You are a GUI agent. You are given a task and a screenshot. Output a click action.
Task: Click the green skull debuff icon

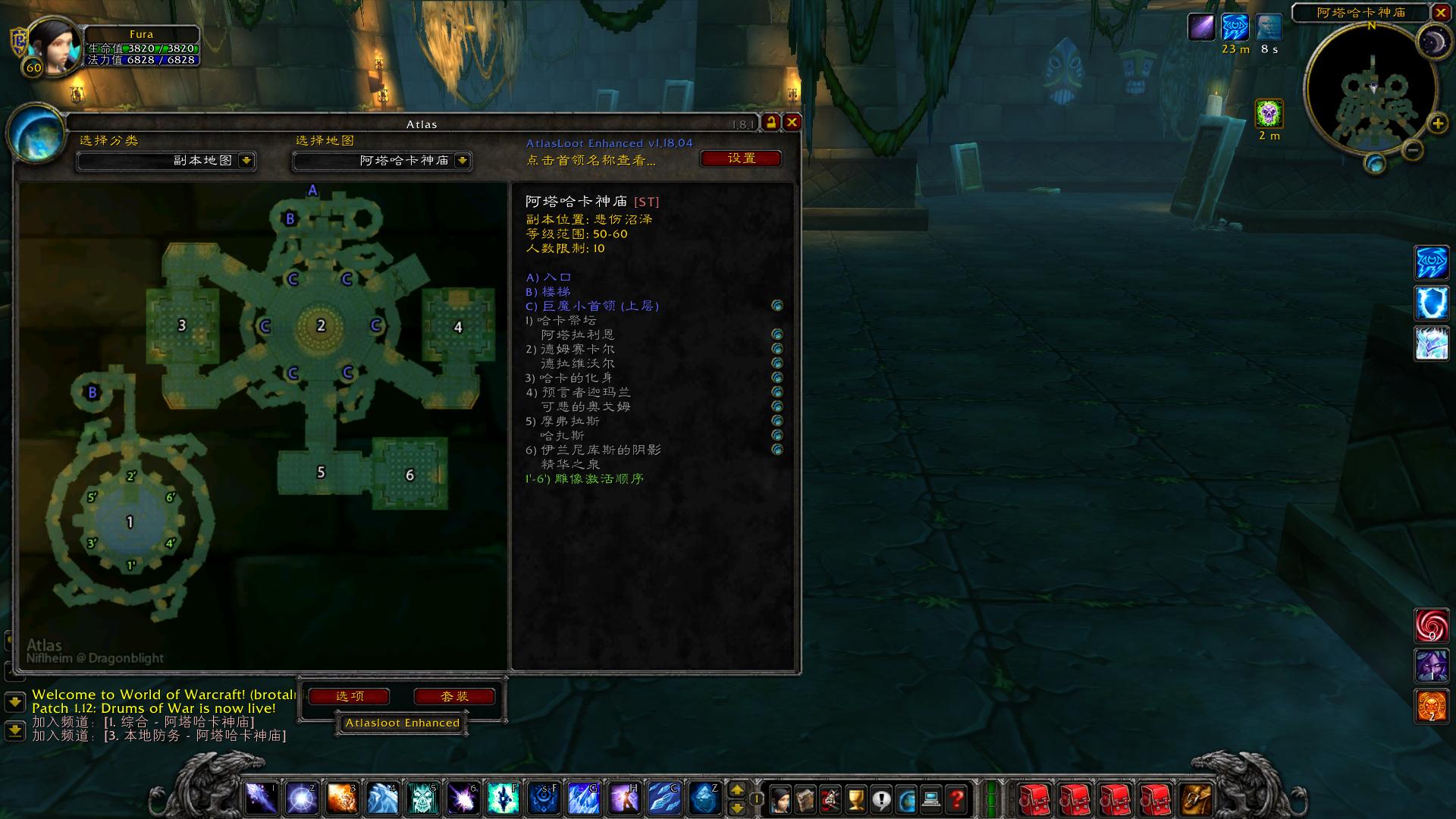coord(1269,114)
